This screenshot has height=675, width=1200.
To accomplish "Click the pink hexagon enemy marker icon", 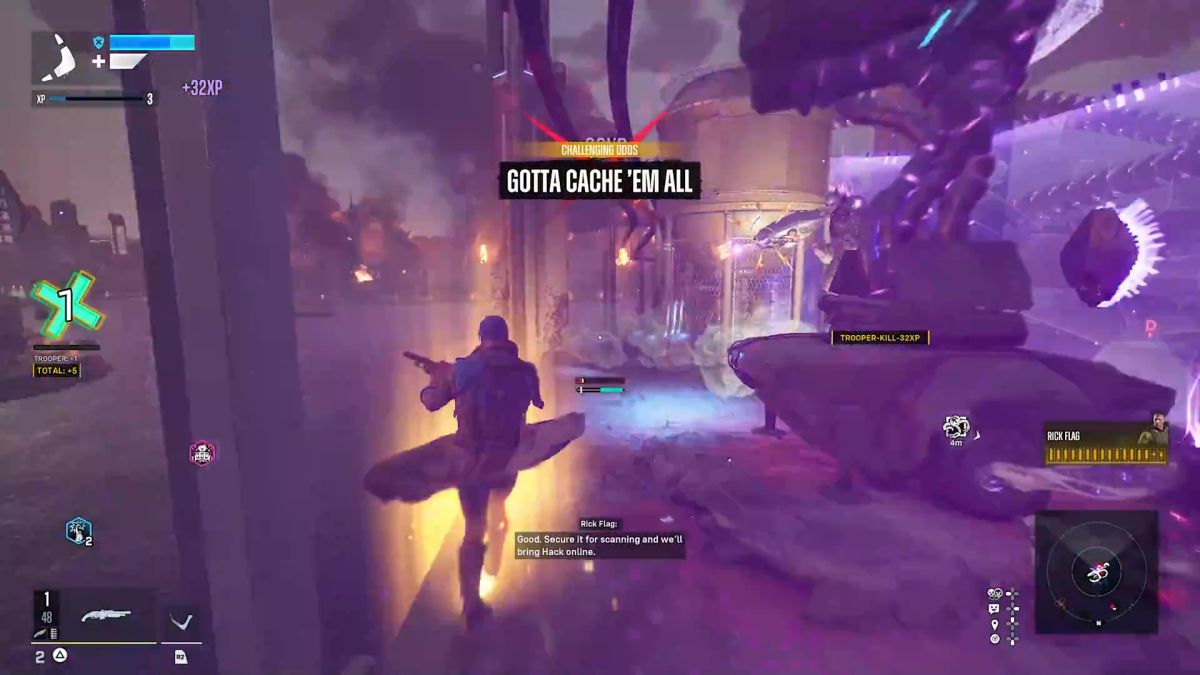I will point(202,454).
